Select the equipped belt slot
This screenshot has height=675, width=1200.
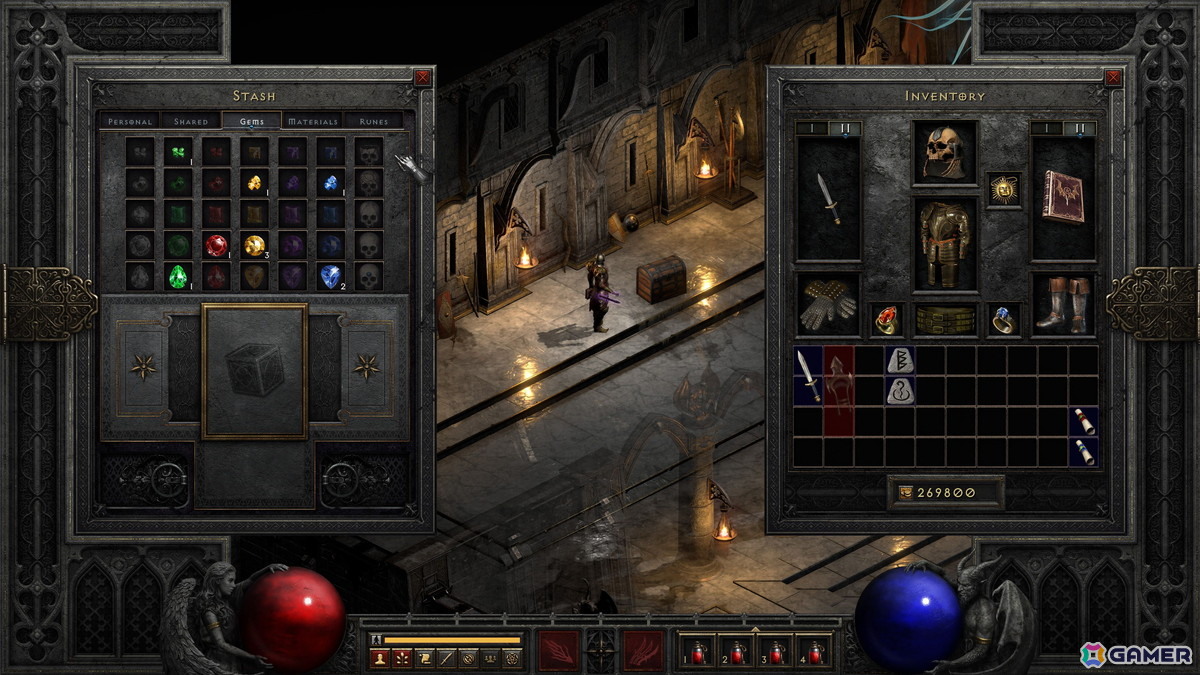click(945, 320)
